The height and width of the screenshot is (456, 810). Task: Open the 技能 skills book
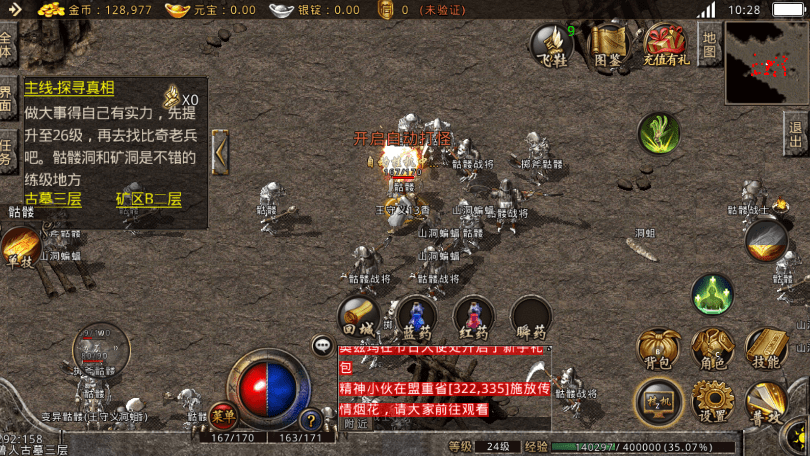point(767,348)
